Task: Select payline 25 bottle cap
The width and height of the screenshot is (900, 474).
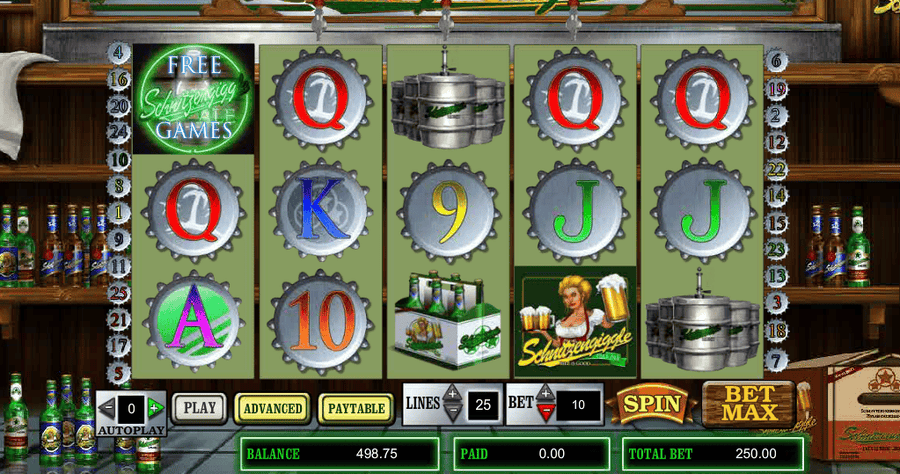Action: click(x=120, y=293)
